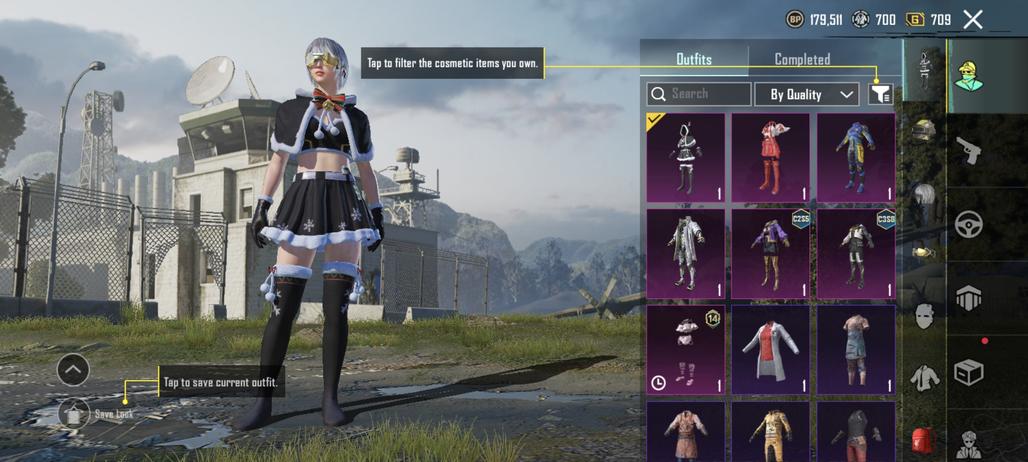
Task: Toggle the owned-items filter funnel icon
Action: point(880,94)
